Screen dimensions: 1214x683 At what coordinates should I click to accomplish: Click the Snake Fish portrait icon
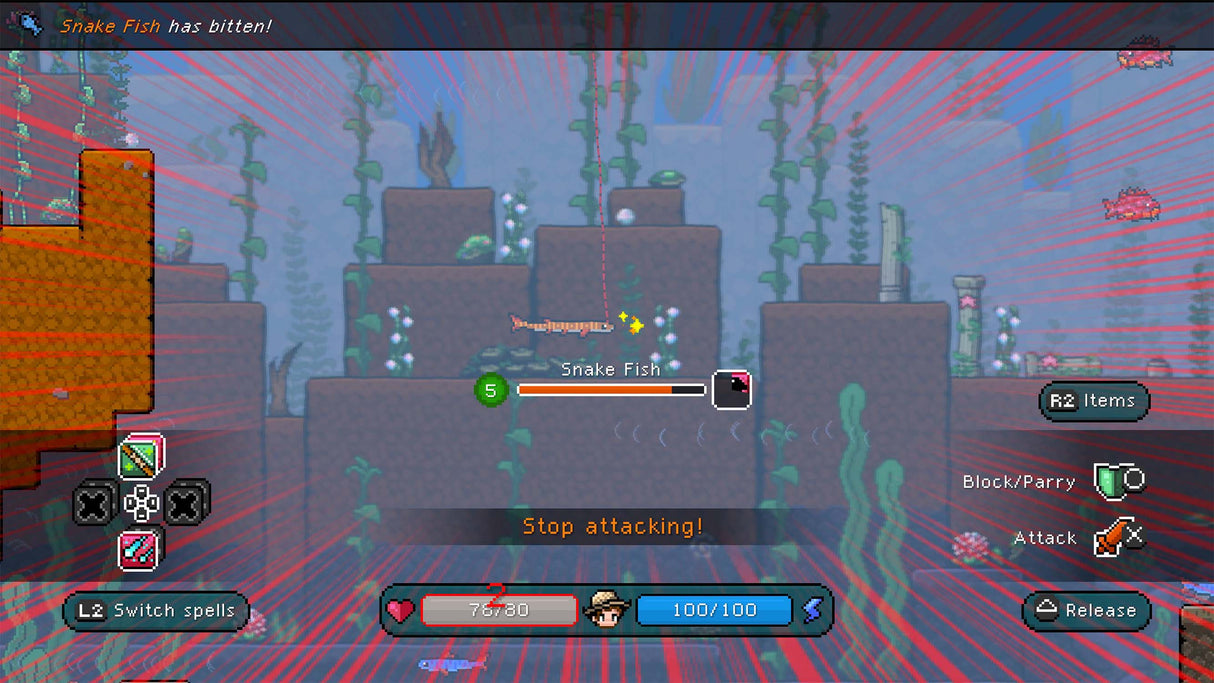731,389
